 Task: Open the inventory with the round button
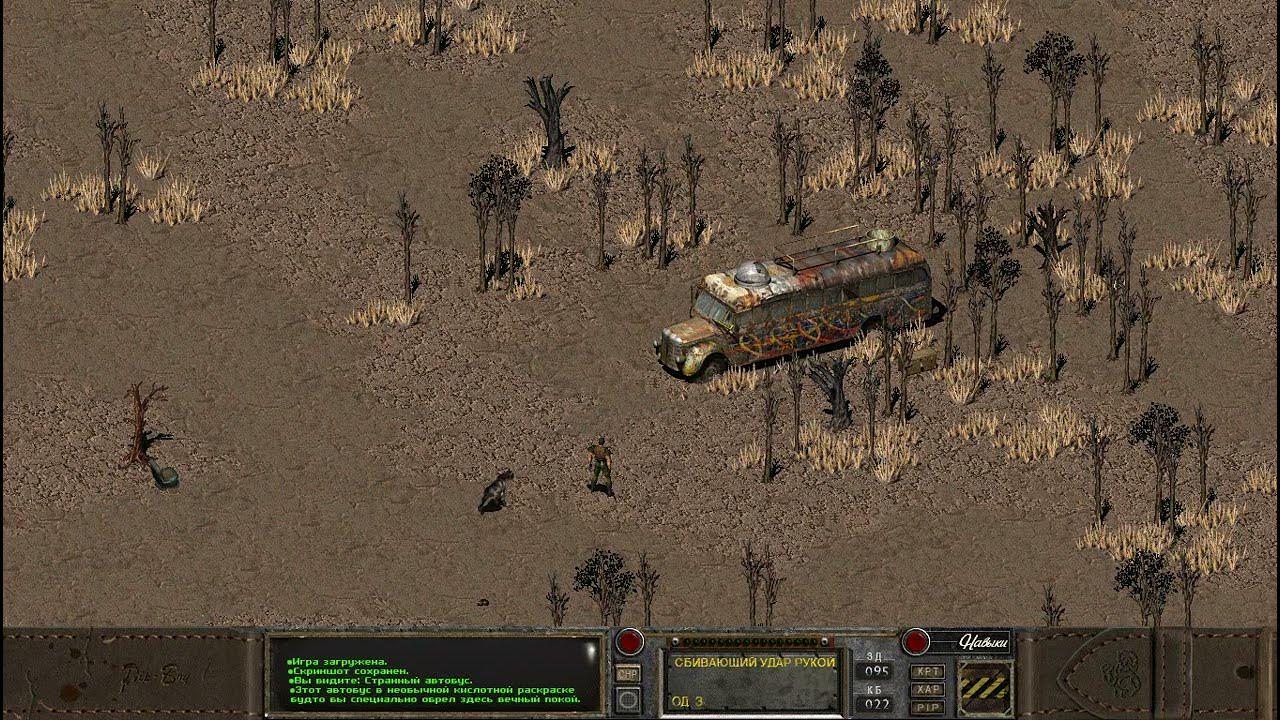(627, 697)
